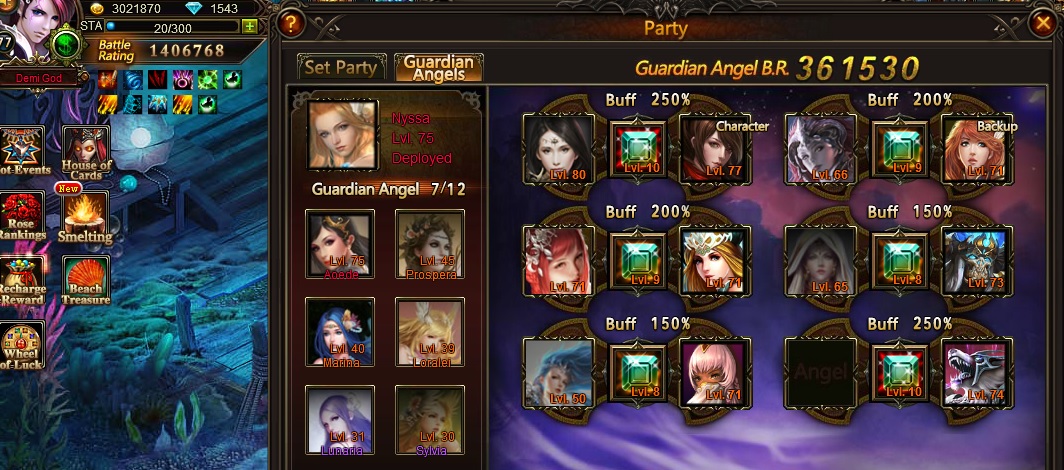Select the Guardian Angels tab
This screenshot has width=1064, height=470.
tap(439, 68)
